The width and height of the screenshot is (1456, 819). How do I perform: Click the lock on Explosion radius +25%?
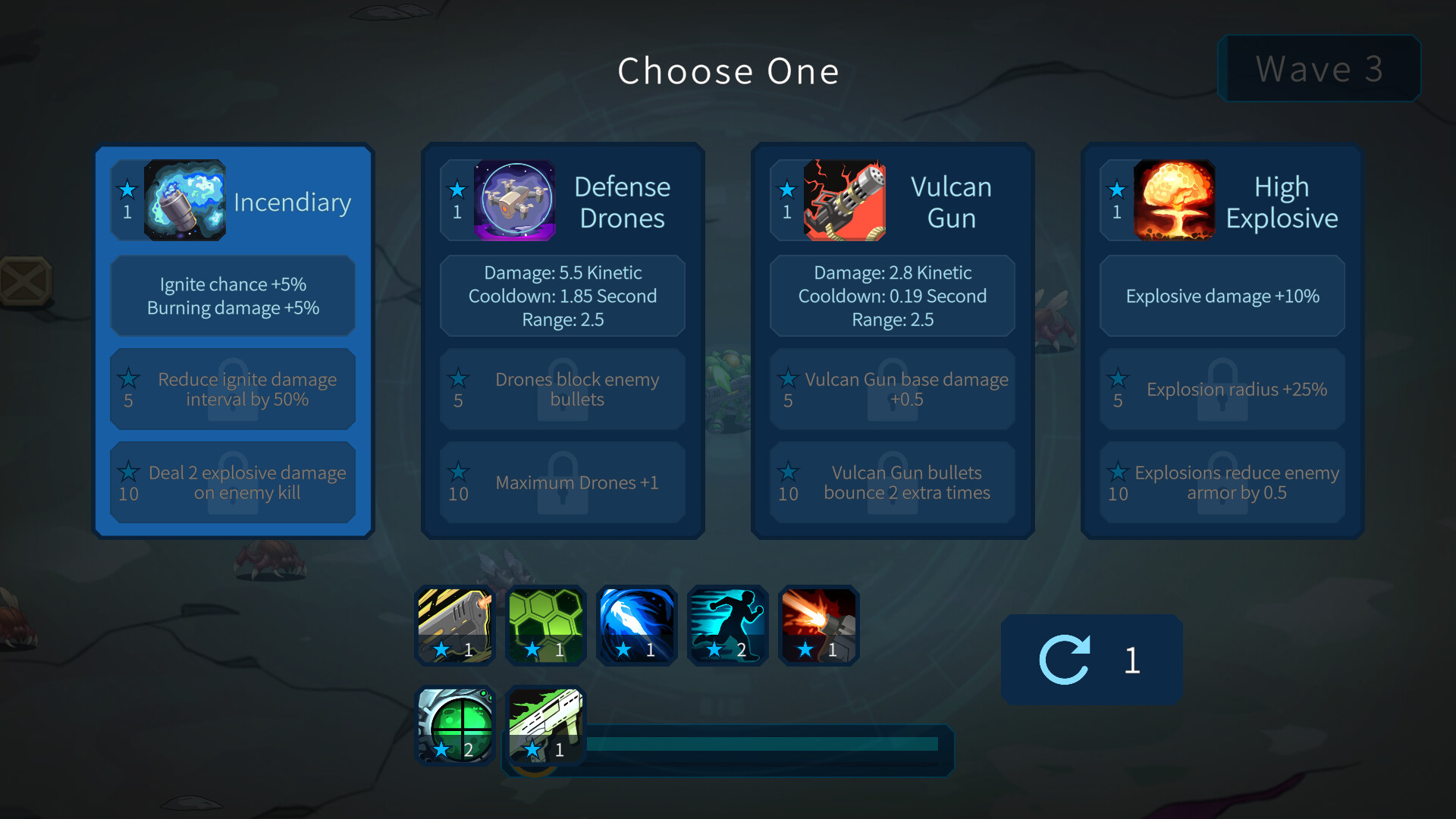(1221, 389)
